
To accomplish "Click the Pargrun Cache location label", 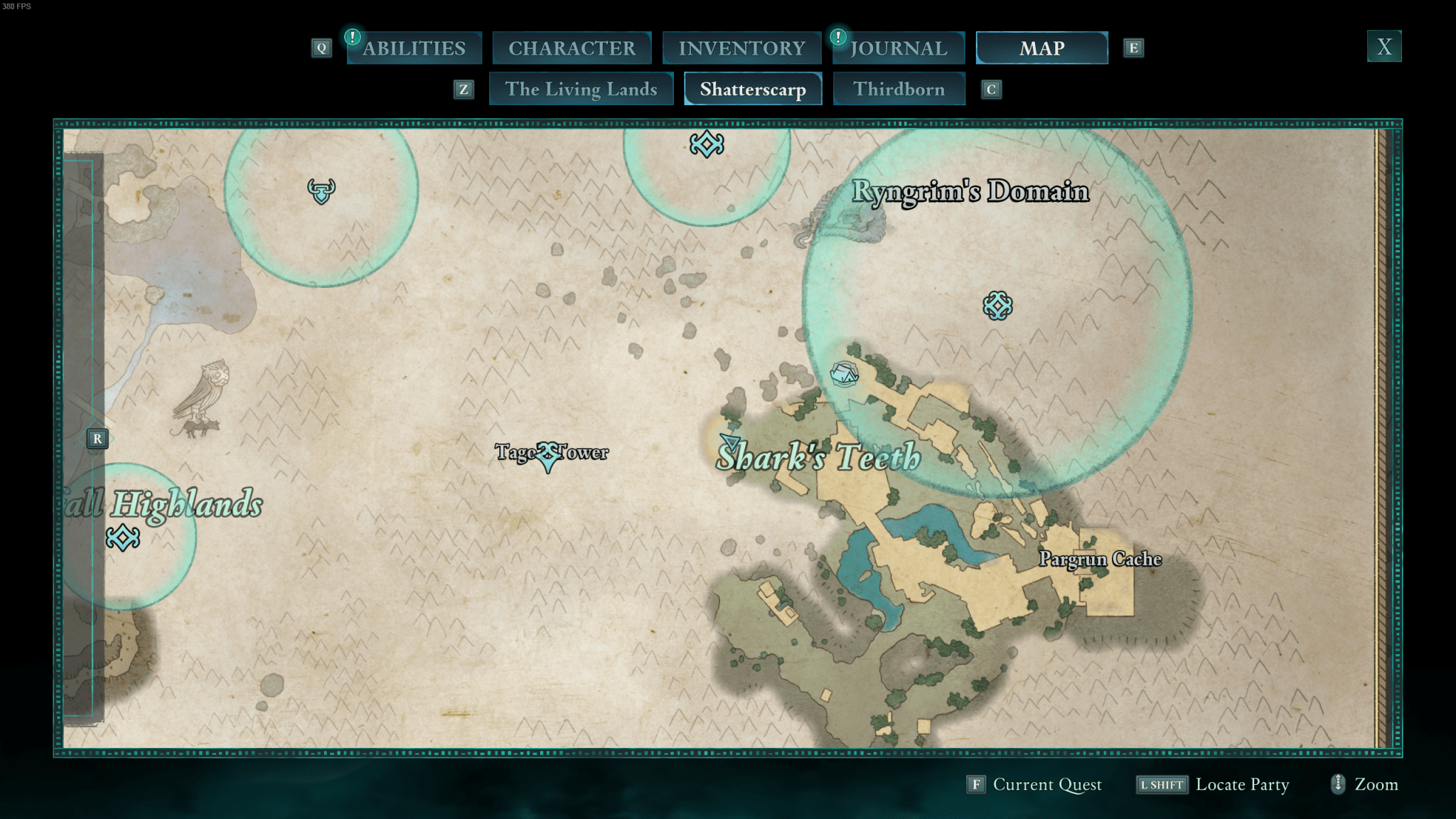I will [1099, 560].
